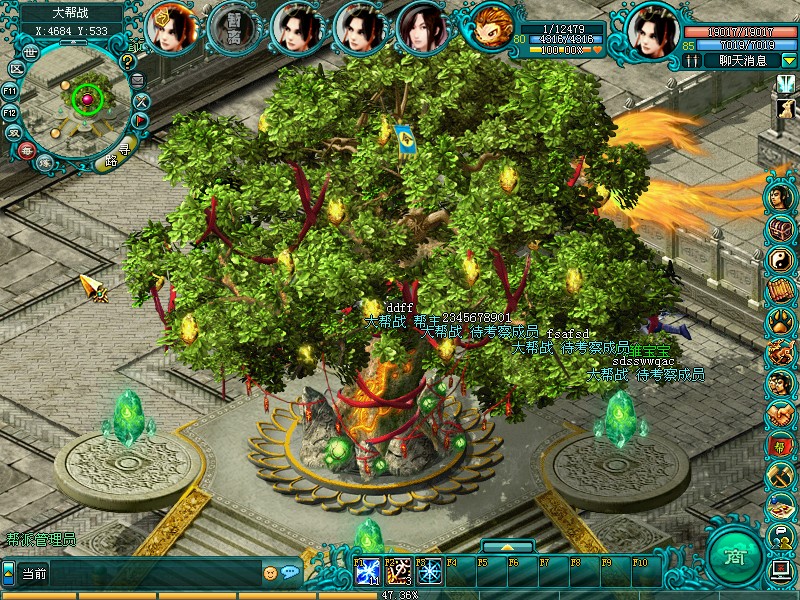Open the smiley emoji button in chat bar
Screen dimensions: 800x600
[270, 573]
